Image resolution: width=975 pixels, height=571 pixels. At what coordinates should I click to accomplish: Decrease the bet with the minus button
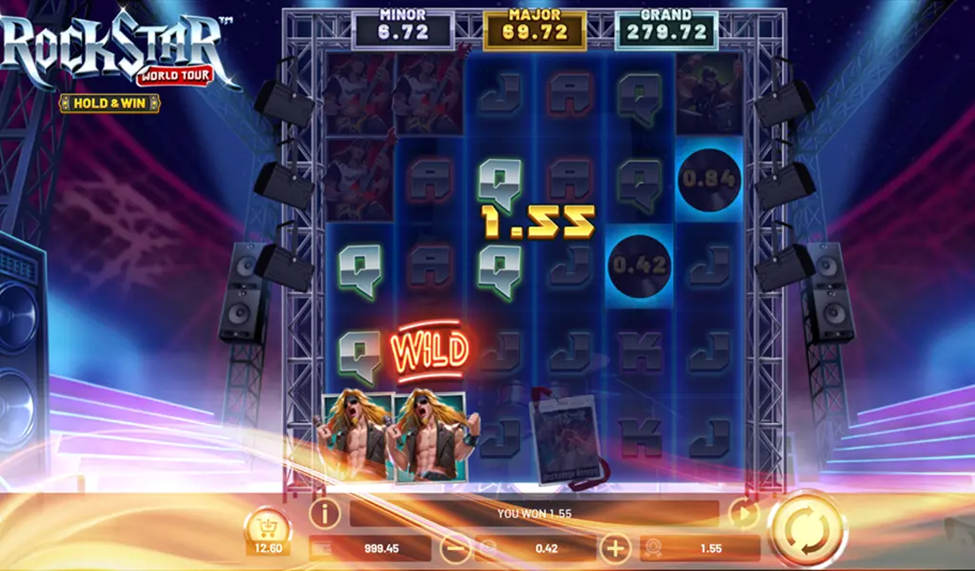[455, 548]
